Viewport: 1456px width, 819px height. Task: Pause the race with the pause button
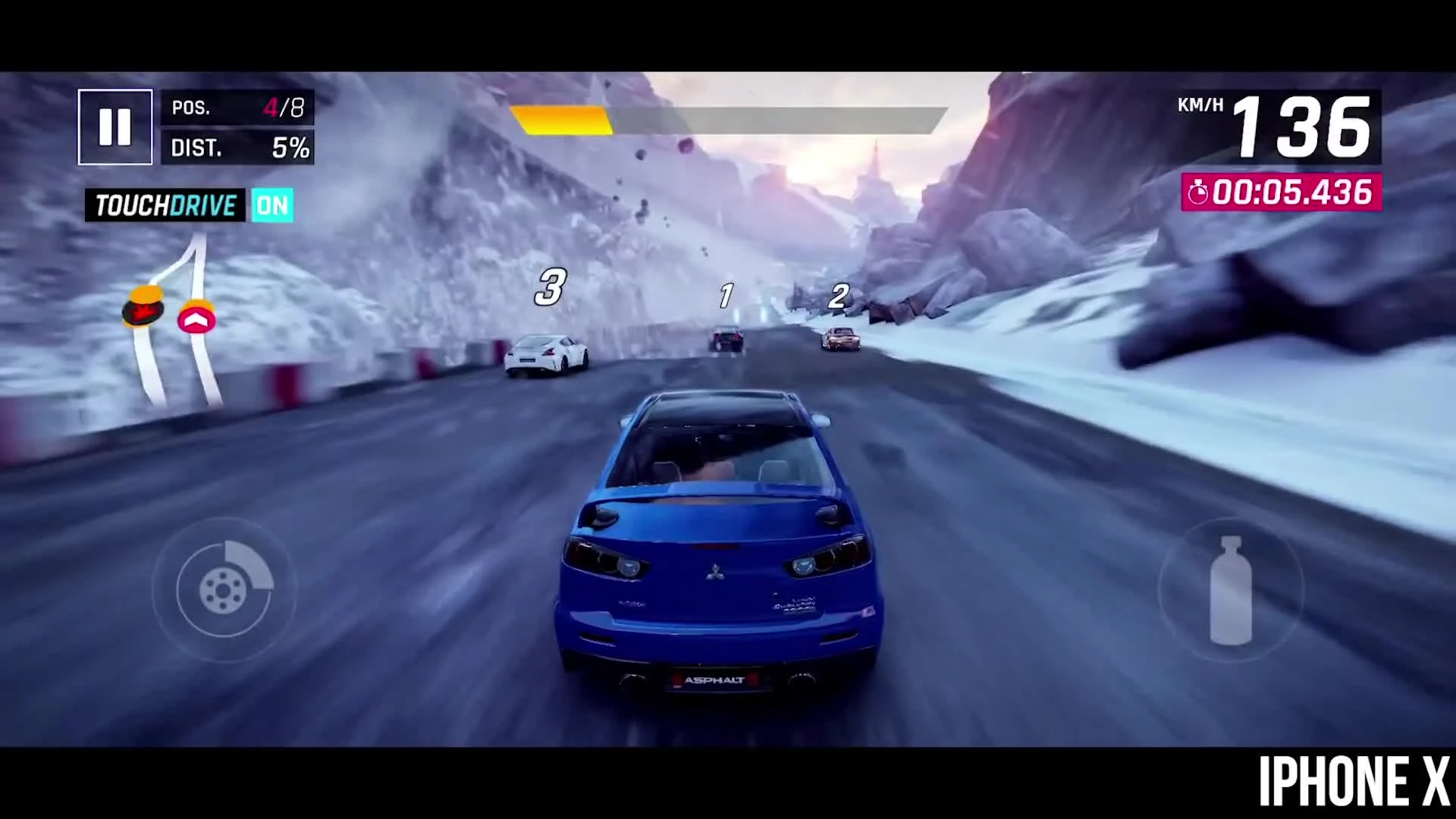[115, 126]
